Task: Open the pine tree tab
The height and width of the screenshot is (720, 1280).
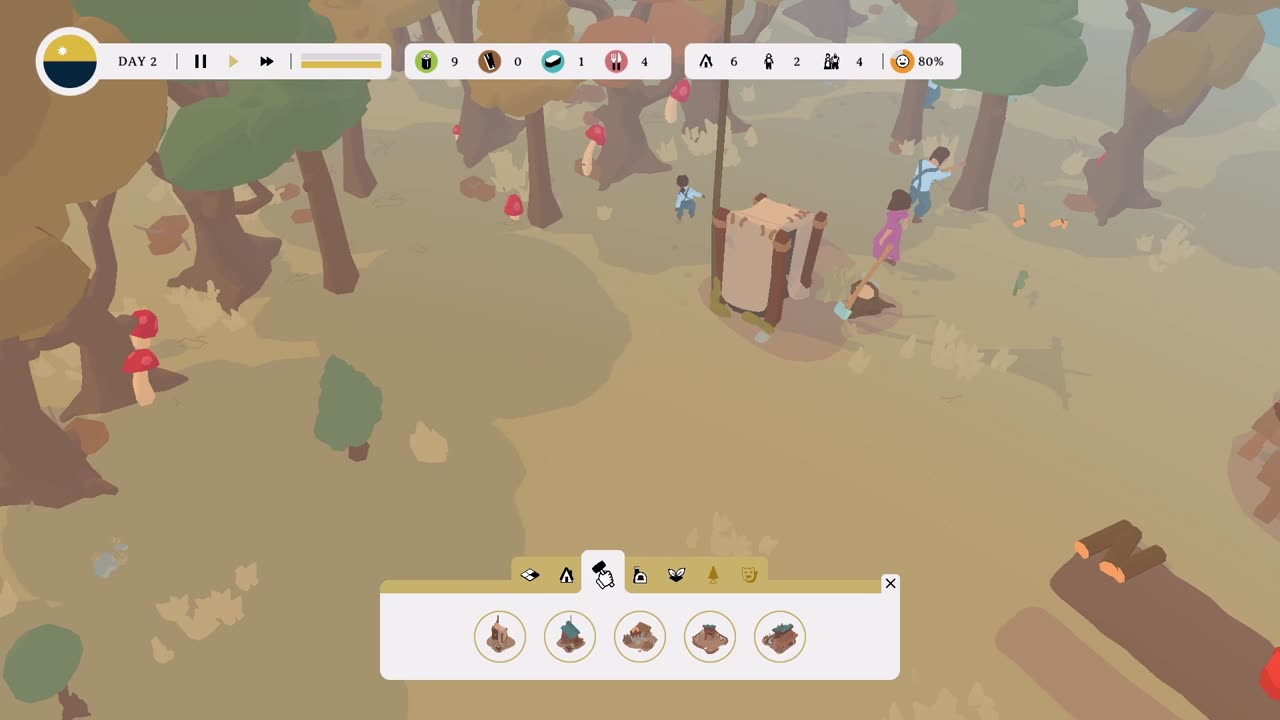Action: tap(713, 575)
